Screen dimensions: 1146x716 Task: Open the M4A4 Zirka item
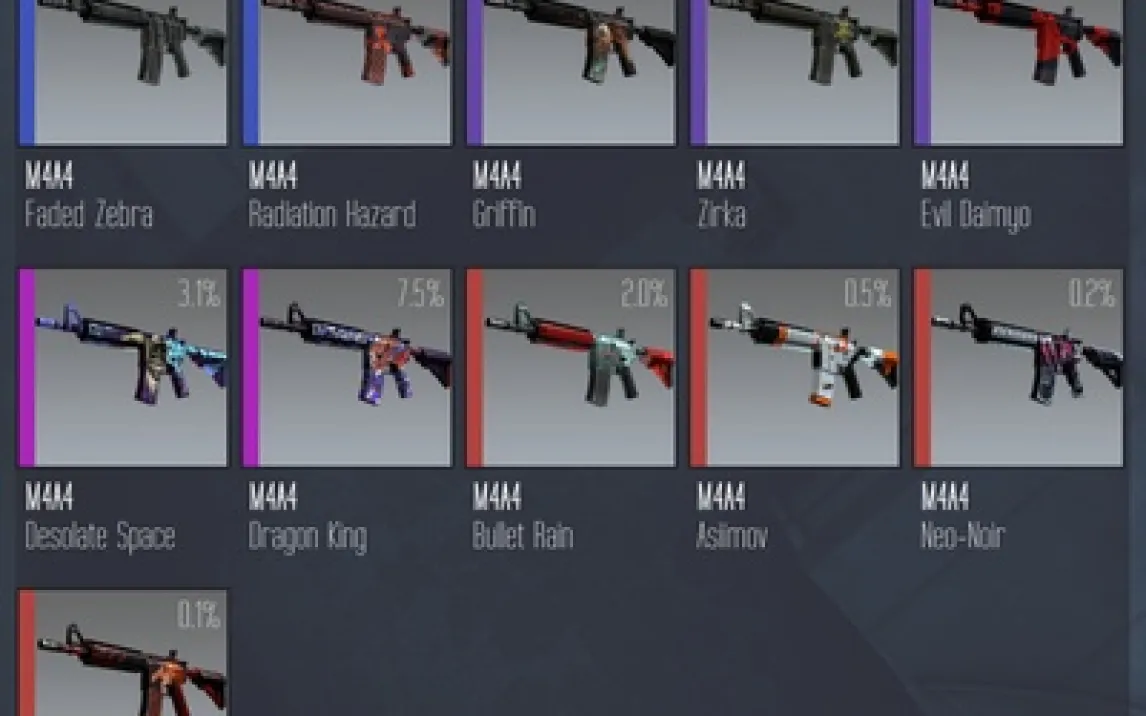click(x=794, y=70)
